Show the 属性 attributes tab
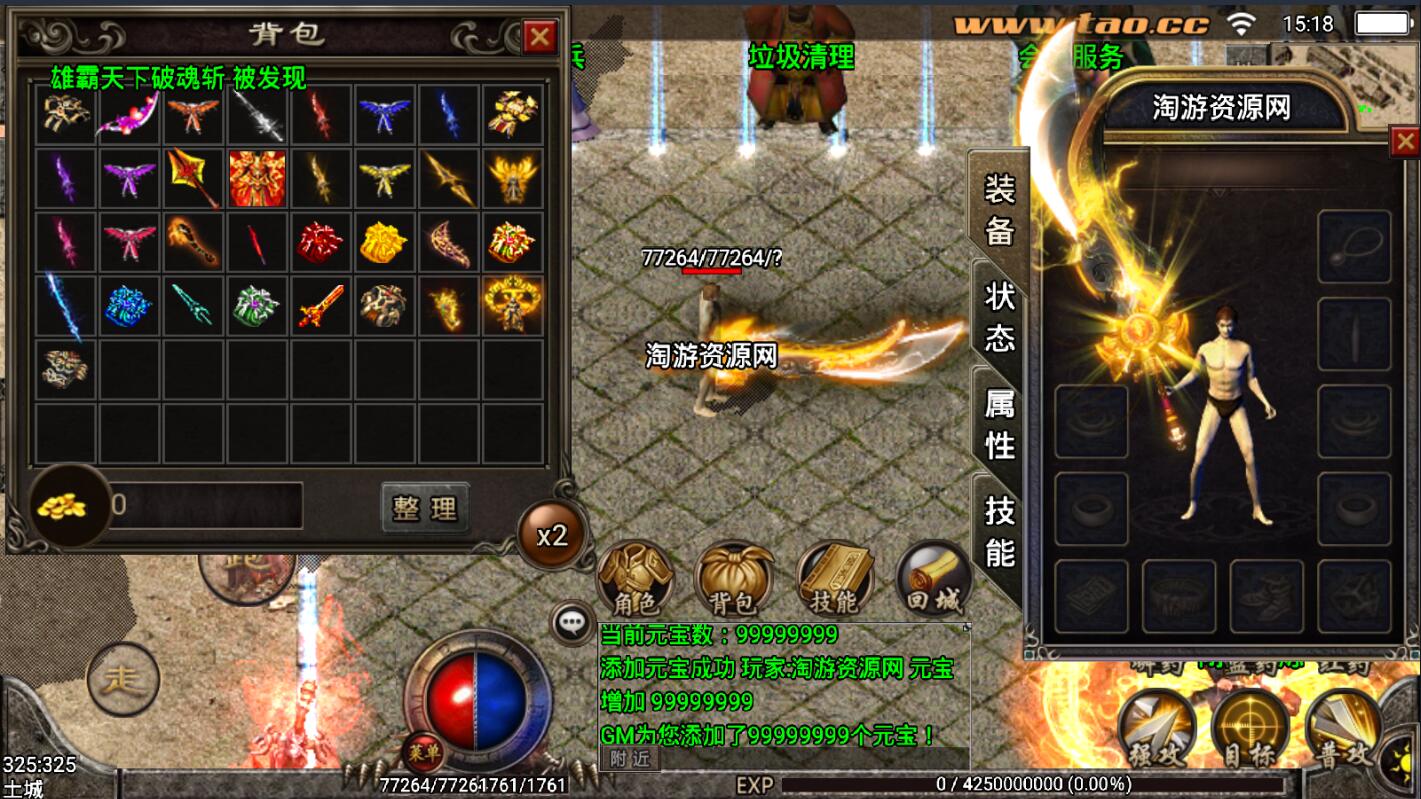This screenshot has width=1421, height=799. tap(999, 422)
